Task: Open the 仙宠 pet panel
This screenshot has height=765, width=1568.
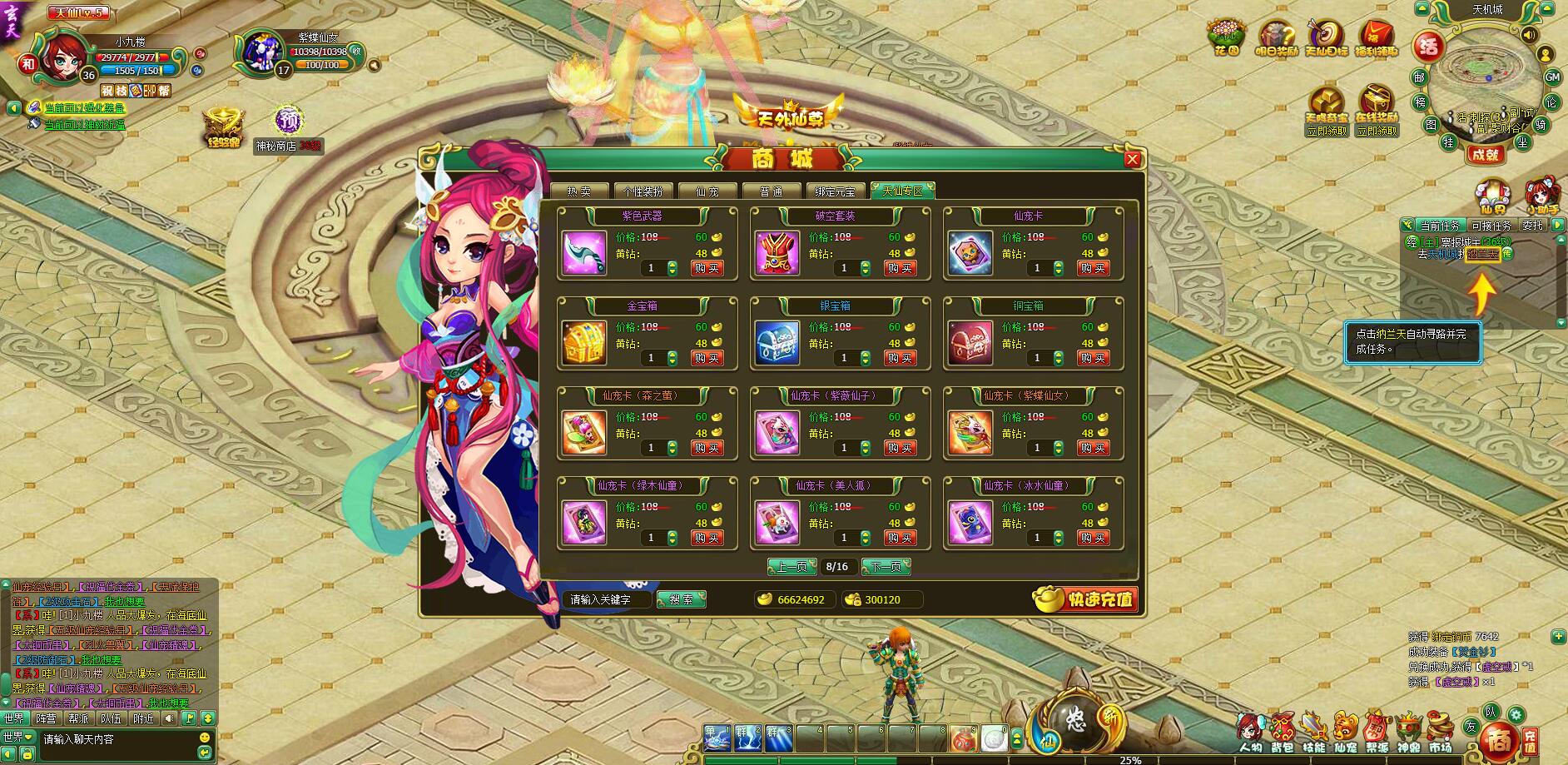Action: click(1345, 728)
